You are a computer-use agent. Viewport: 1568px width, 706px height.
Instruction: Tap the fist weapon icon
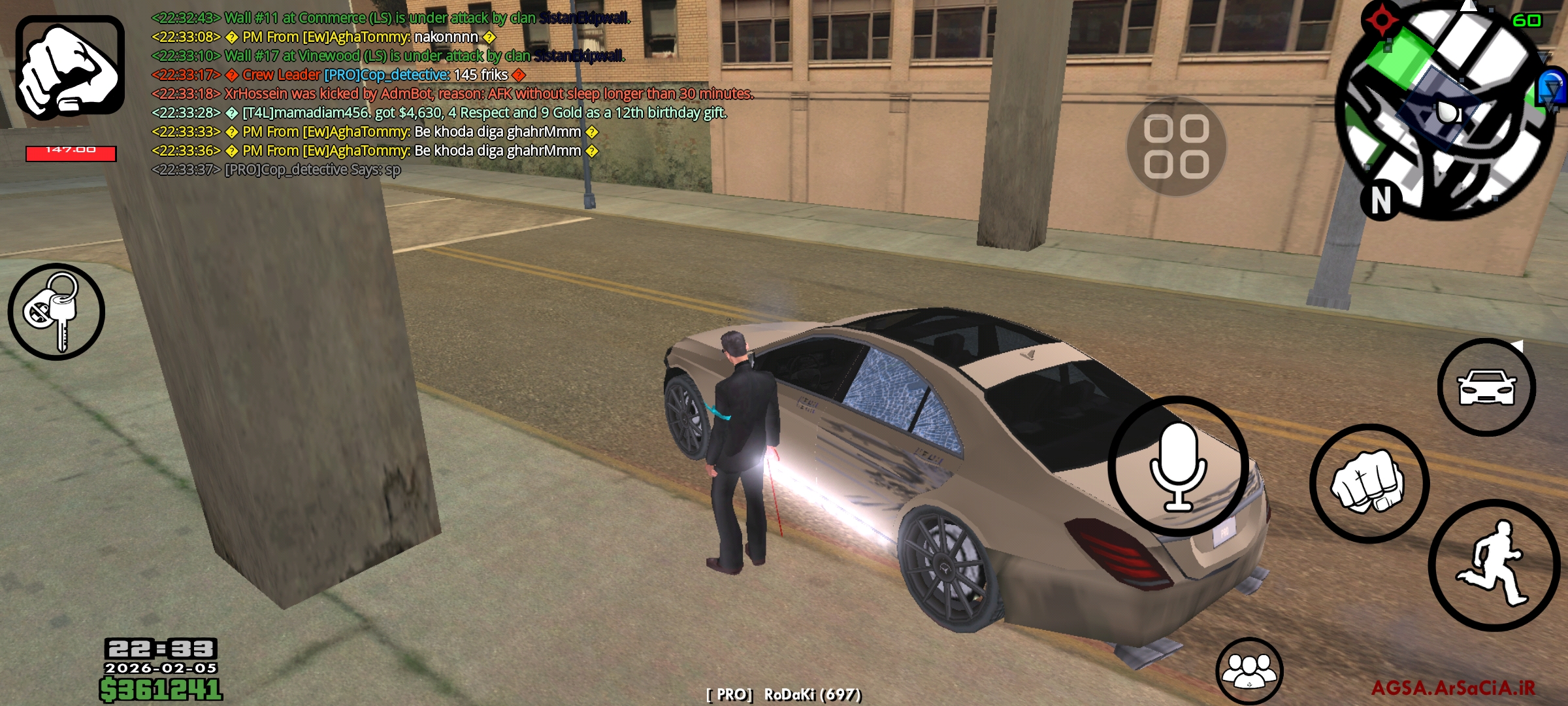click(70, 67)
